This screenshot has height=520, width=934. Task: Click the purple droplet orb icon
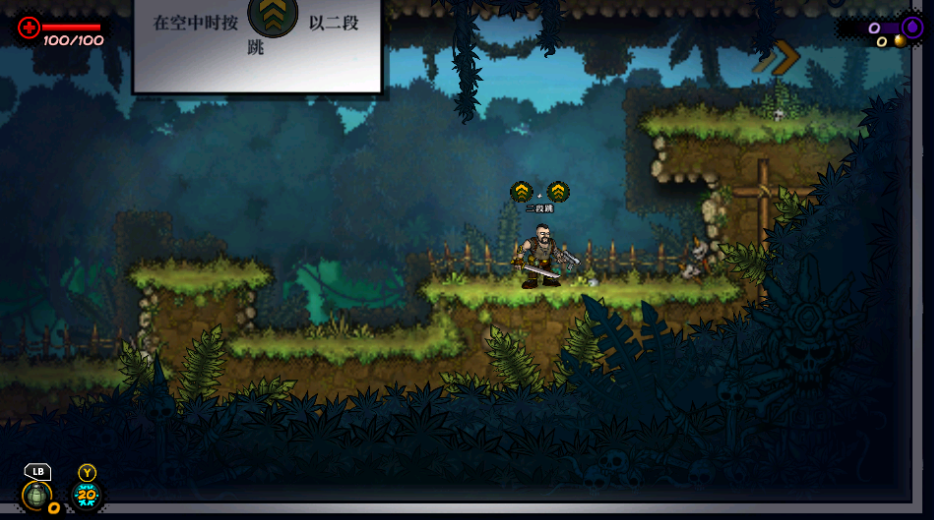point(912,27)
